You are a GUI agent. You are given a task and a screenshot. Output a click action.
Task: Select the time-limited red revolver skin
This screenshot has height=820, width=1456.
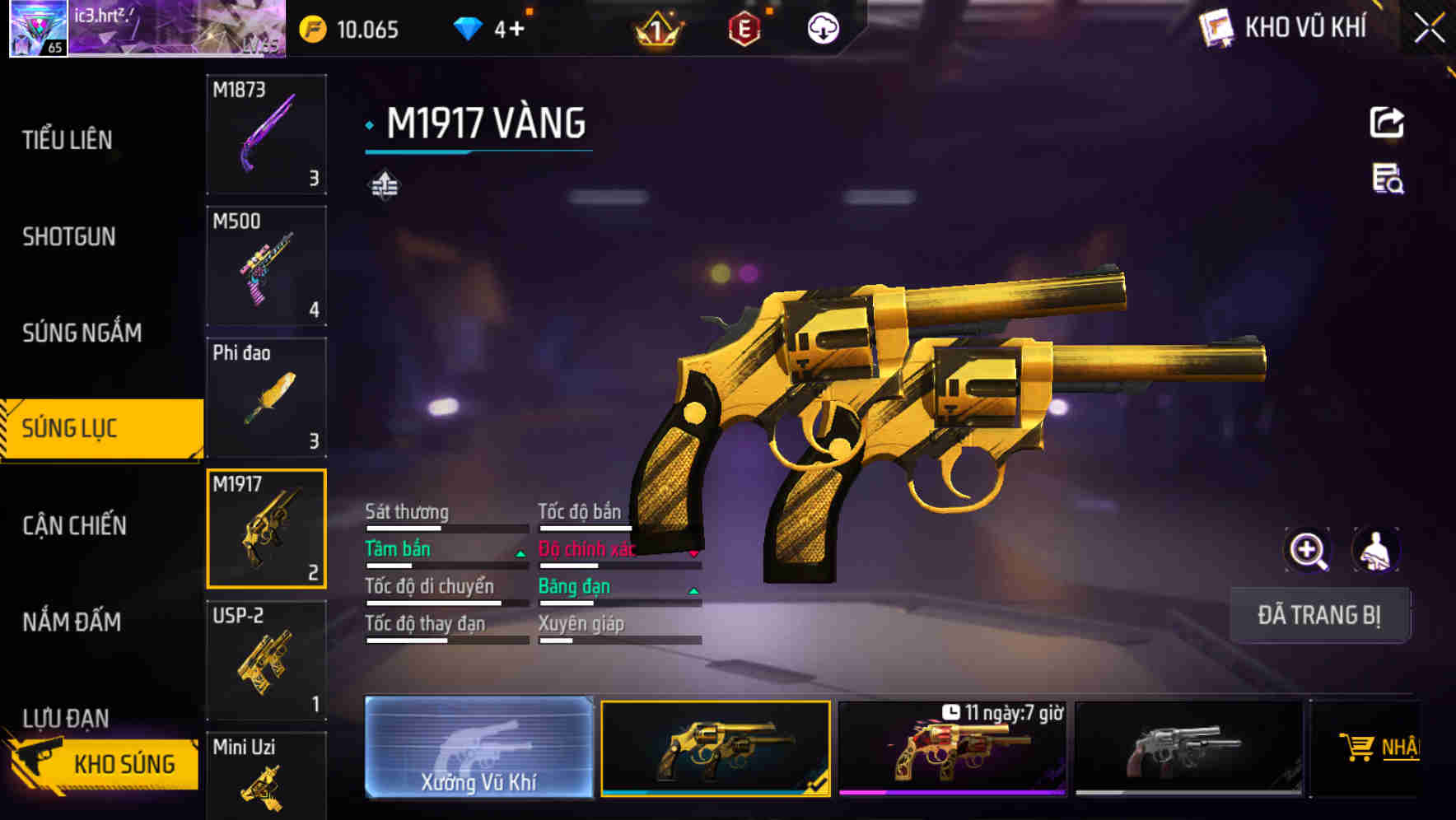(952, 748)
